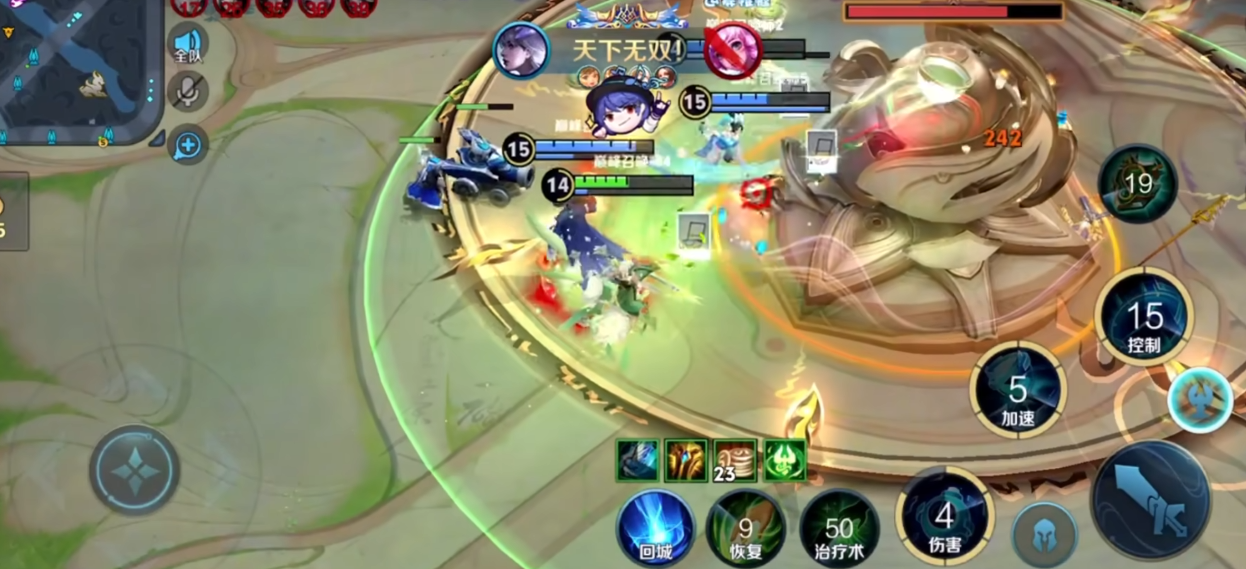Trigger the 伤害 damage skill
Viewport: 1246px width, 569px height.
(x=944, y=517)
